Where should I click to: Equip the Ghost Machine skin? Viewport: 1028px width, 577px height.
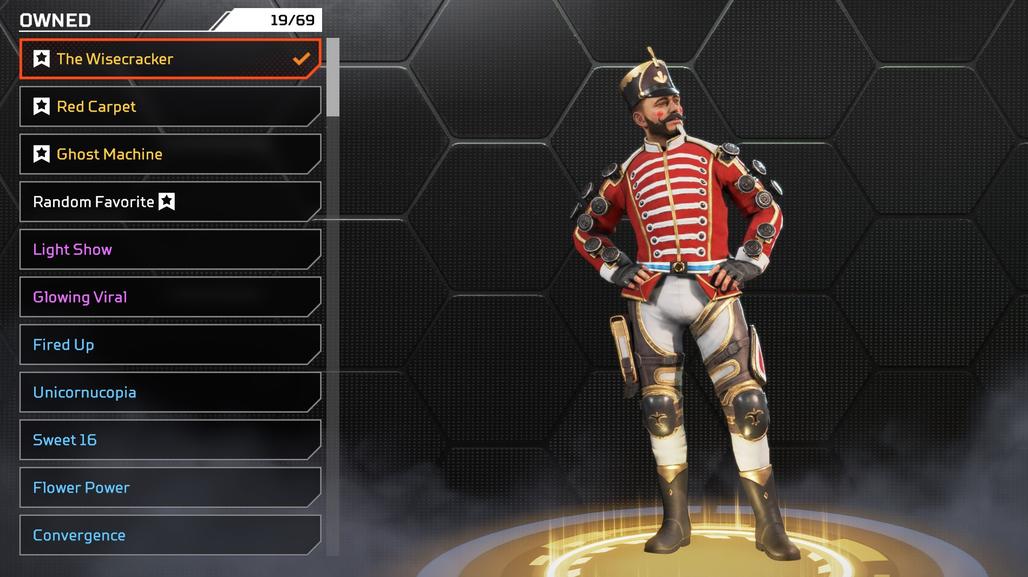(170, 154)
